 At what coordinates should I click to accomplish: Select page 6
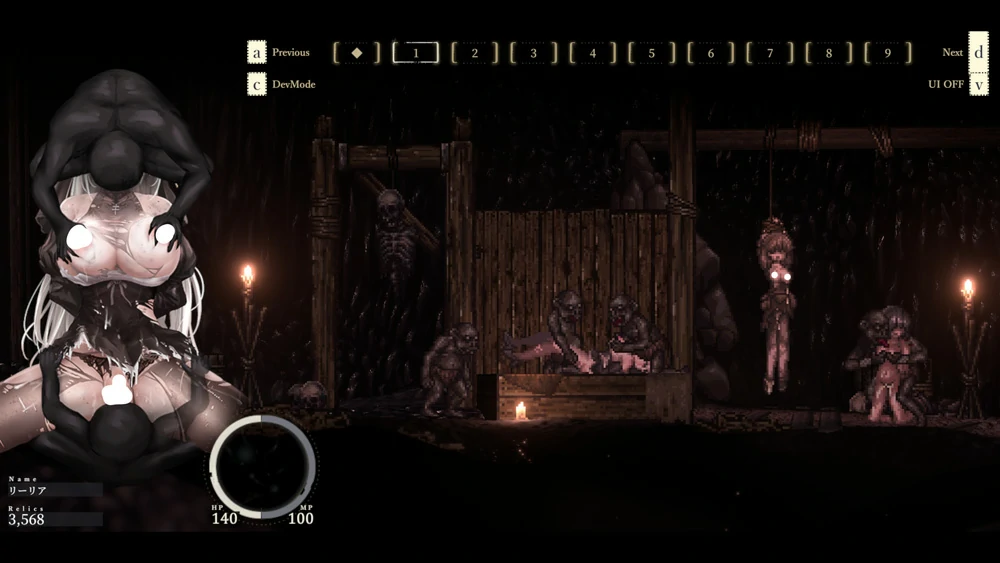(x=711, y=53)
